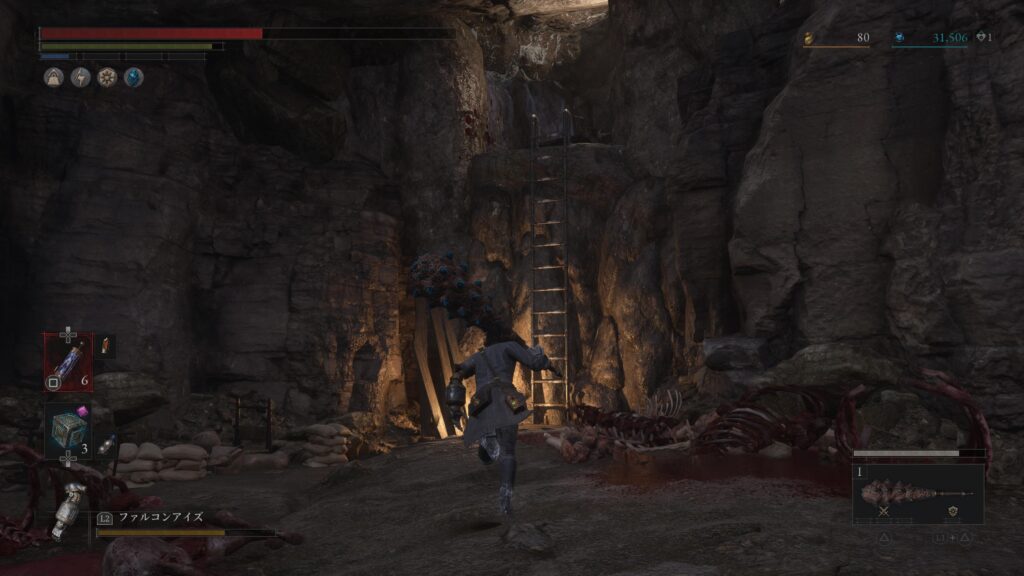Screen dimensions: 1024x576
Task: Select the equipped spiked club weapon slot
Action: point(917,493)
